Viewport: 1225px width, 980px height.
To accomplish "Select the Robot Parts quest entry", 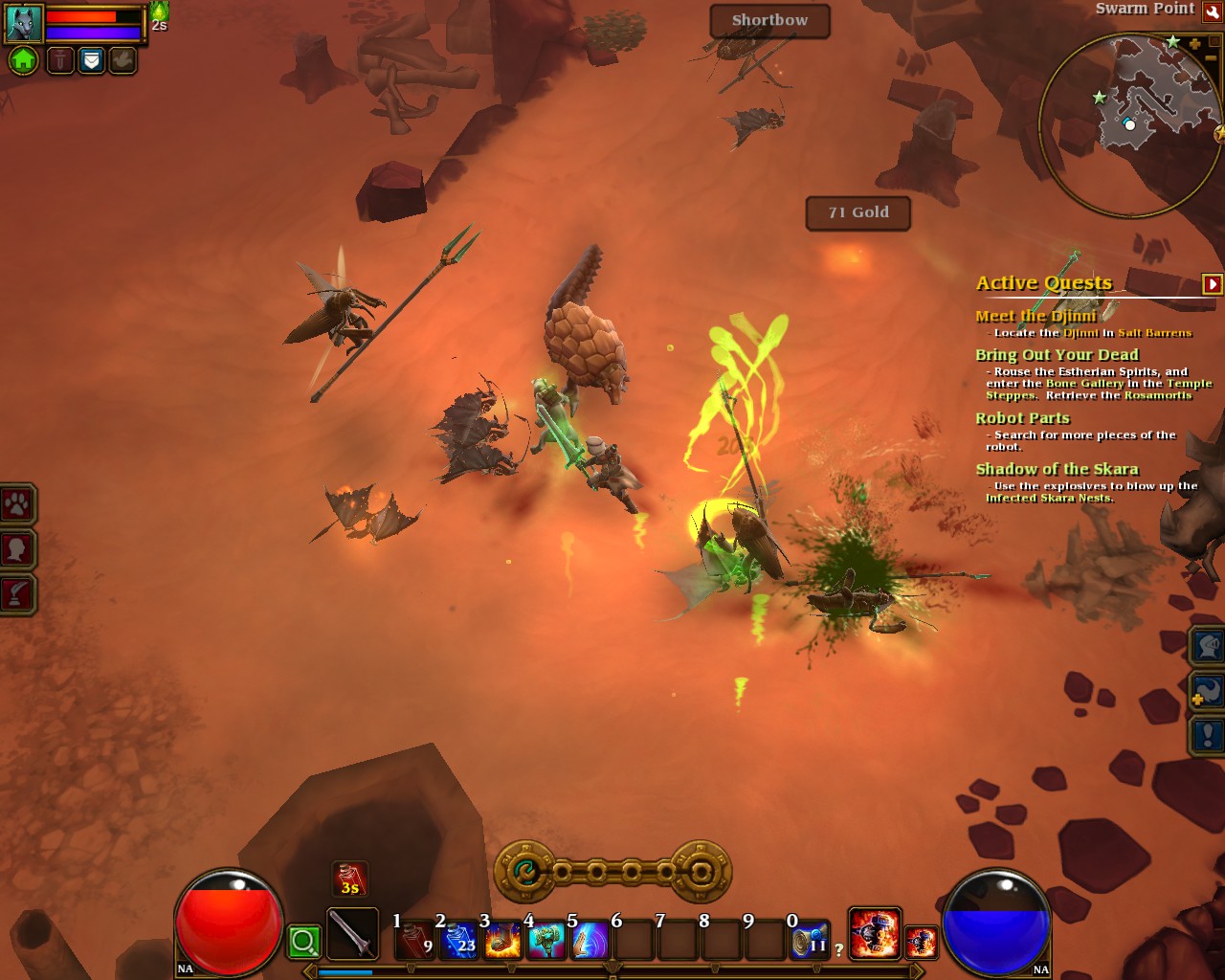I will (x=1022, y=418).
